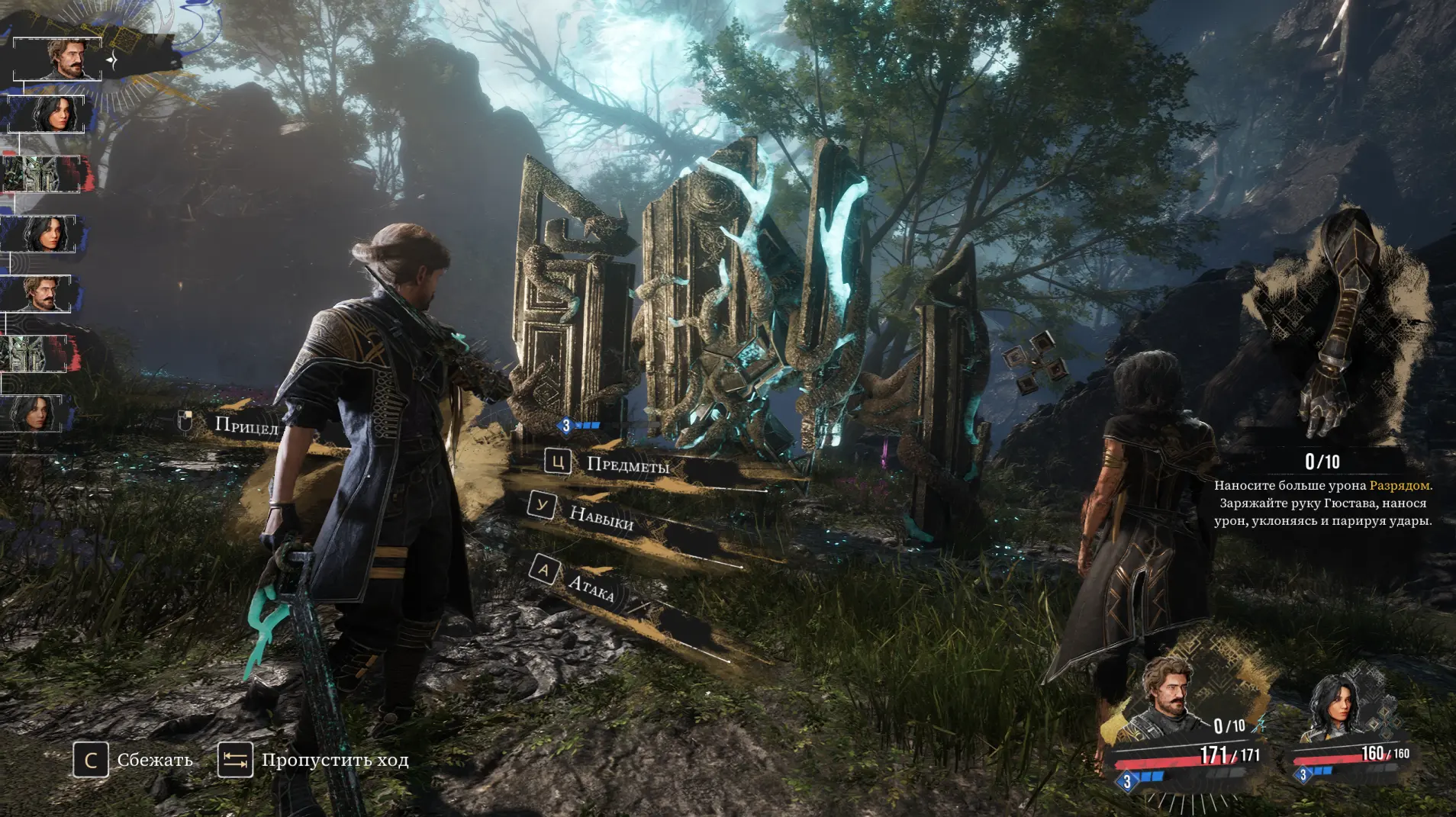Viewport: 1456px width, 817px height.
Task: Select Lune's party portrait beside 160/160 health
Action: [x=1332, y=709]
